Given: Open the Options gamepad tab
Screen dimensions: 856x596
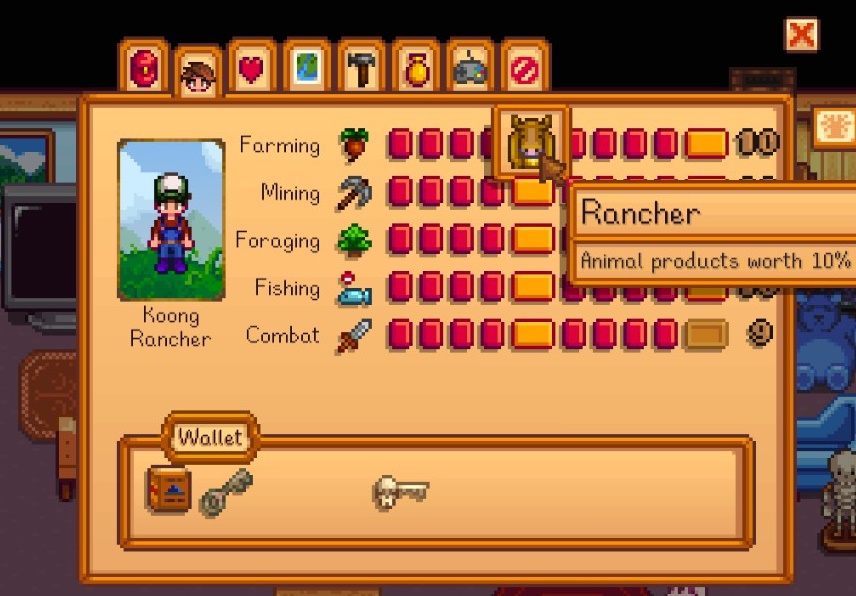Looking at the screenshot, I should (x=470, y=68).
